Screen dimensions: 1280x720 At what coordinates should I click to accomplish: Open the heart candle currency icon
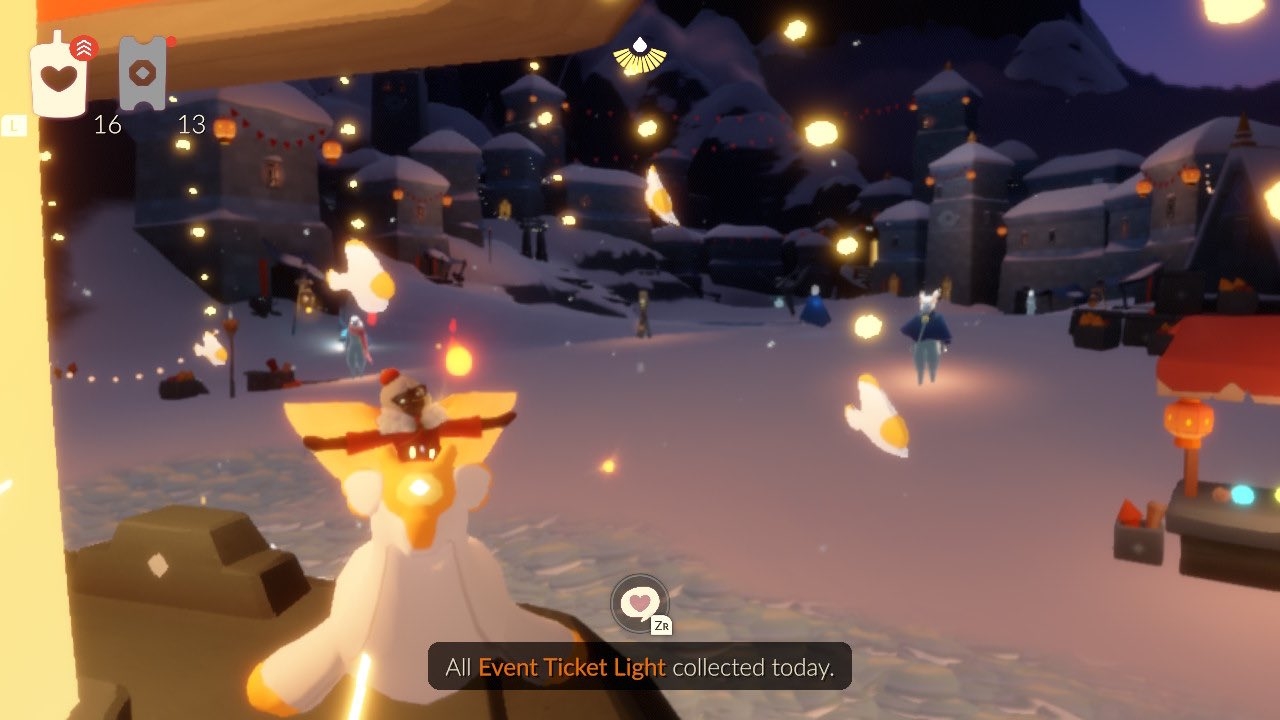(x=59, y=76)
